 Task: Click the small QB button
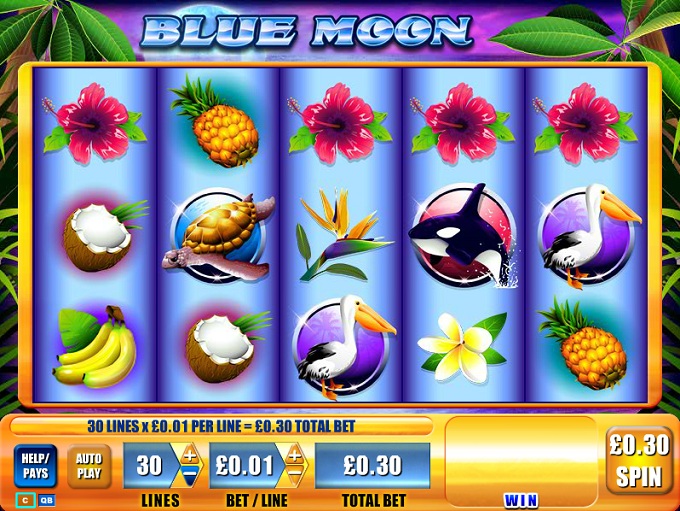(47, 499)
